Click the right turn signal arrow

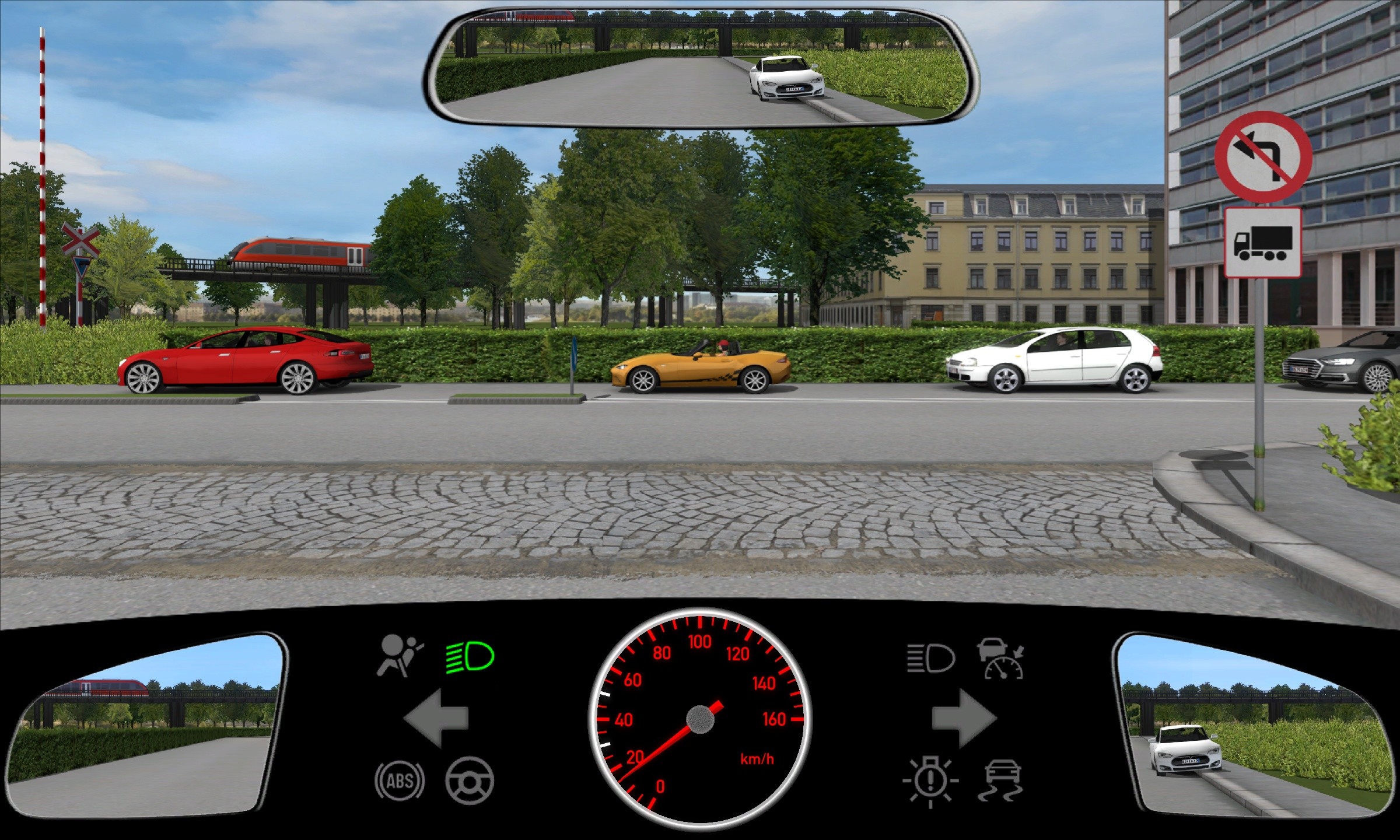(x=964, y=718)
